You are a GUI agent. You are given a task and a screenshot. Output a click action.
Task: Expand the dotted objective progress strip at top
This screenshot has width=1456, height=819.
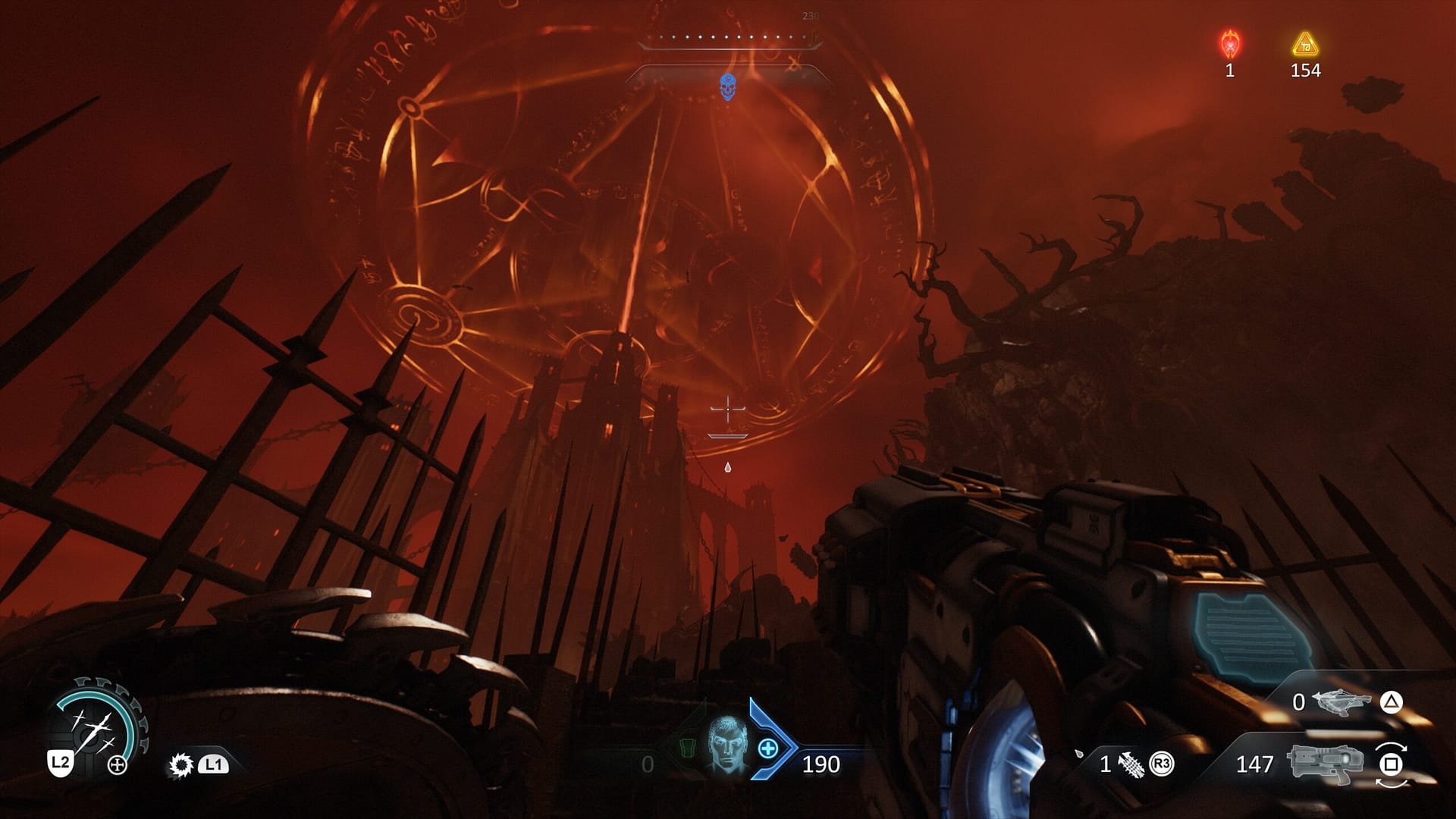pyautogui.click(x=728, y=35)
